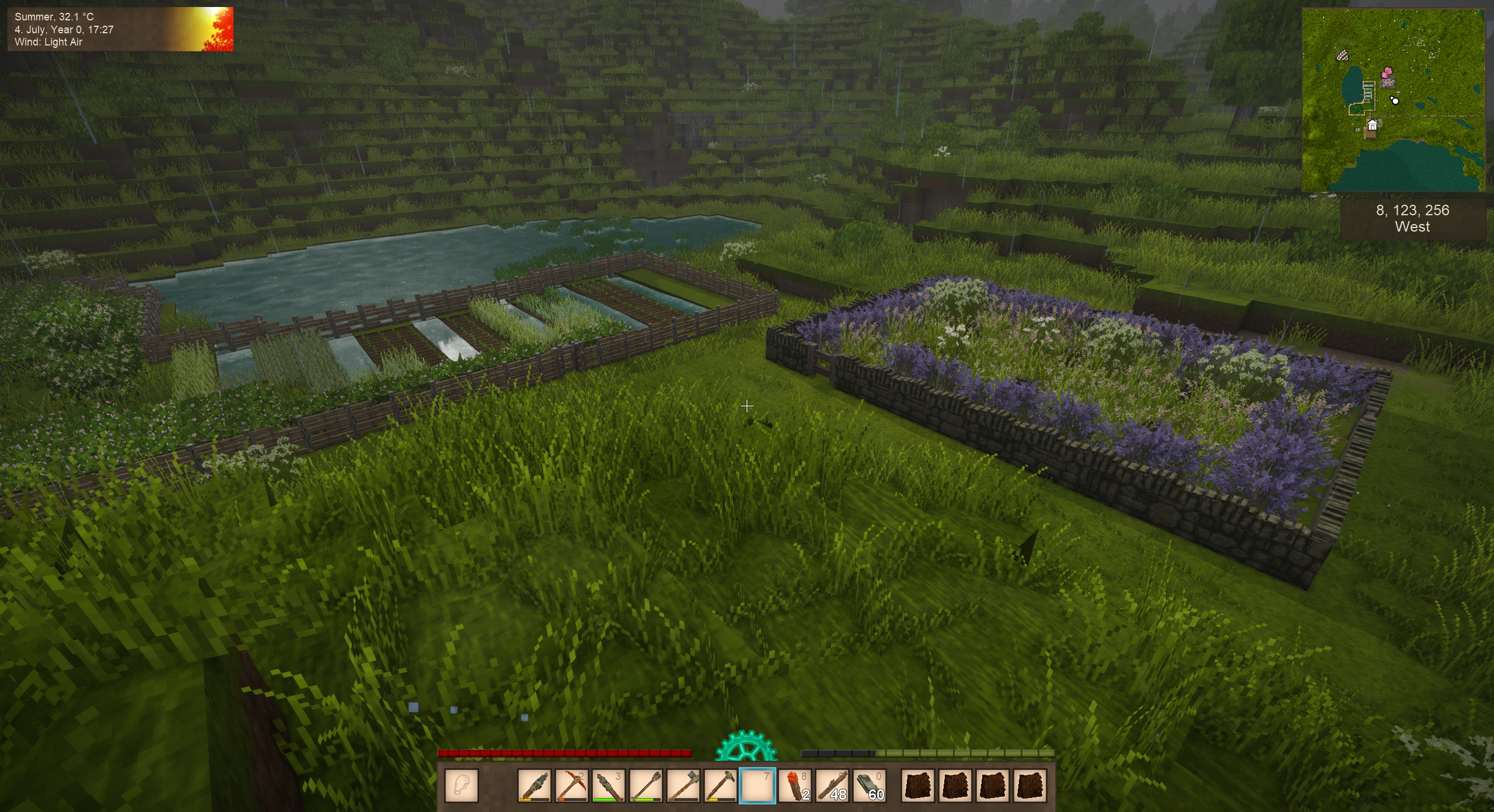This screenshot has width=1494, height=812.
Task: Select the pickaxe in hotbar slot 2
Action: pyautogui.click(x=571, y=785)
